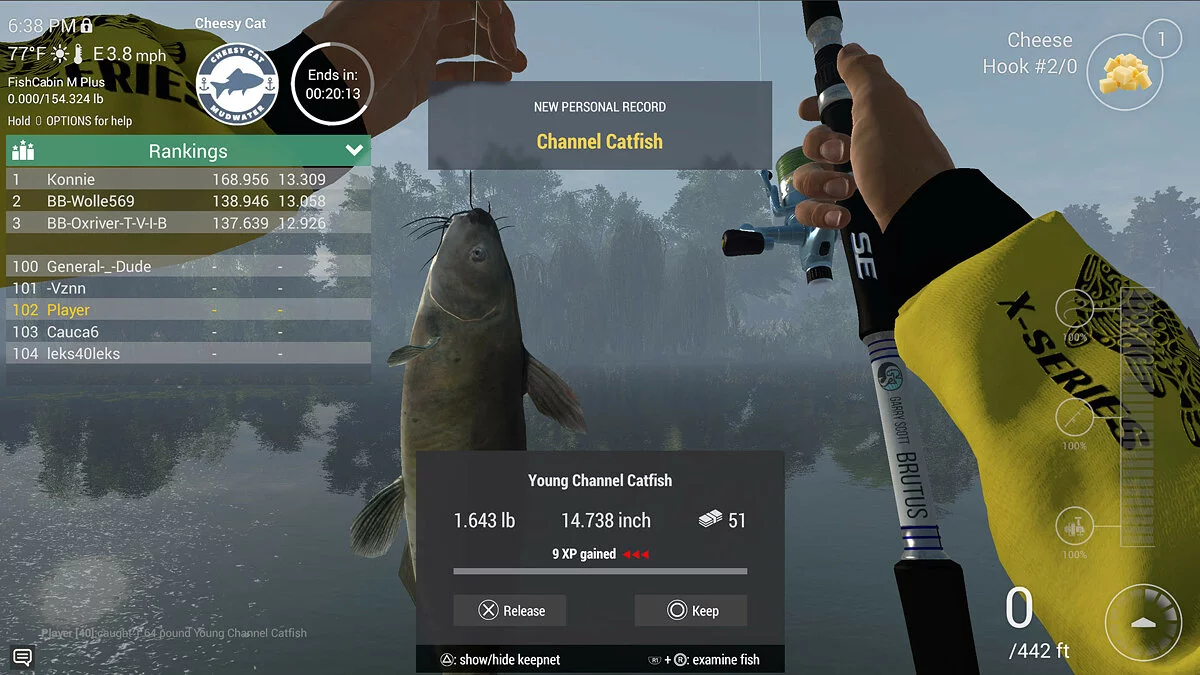
Task: Select the highlighted Player ranking row
Action: point(188,310)
